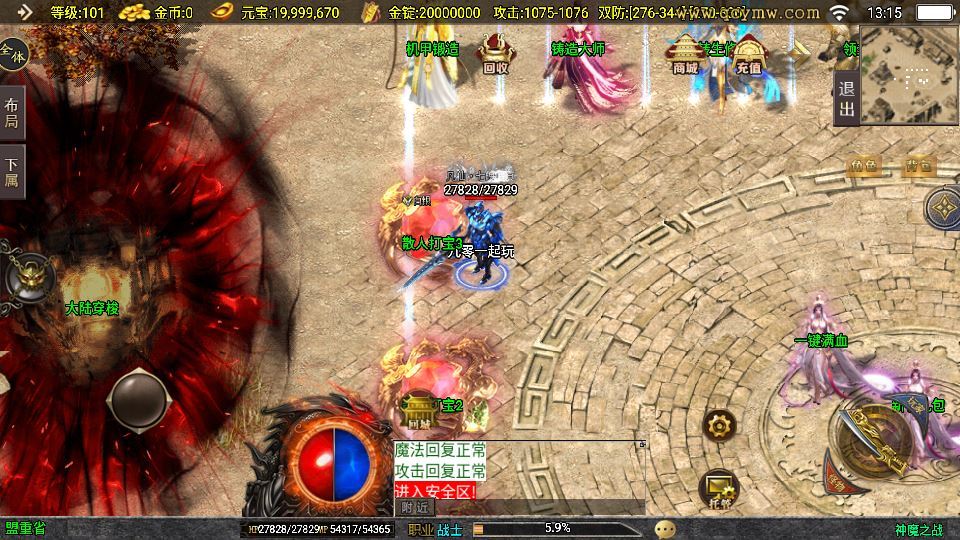Switch to the 附近 nearby chat tab
Screen dimensions: 960x540
[414, 507]
